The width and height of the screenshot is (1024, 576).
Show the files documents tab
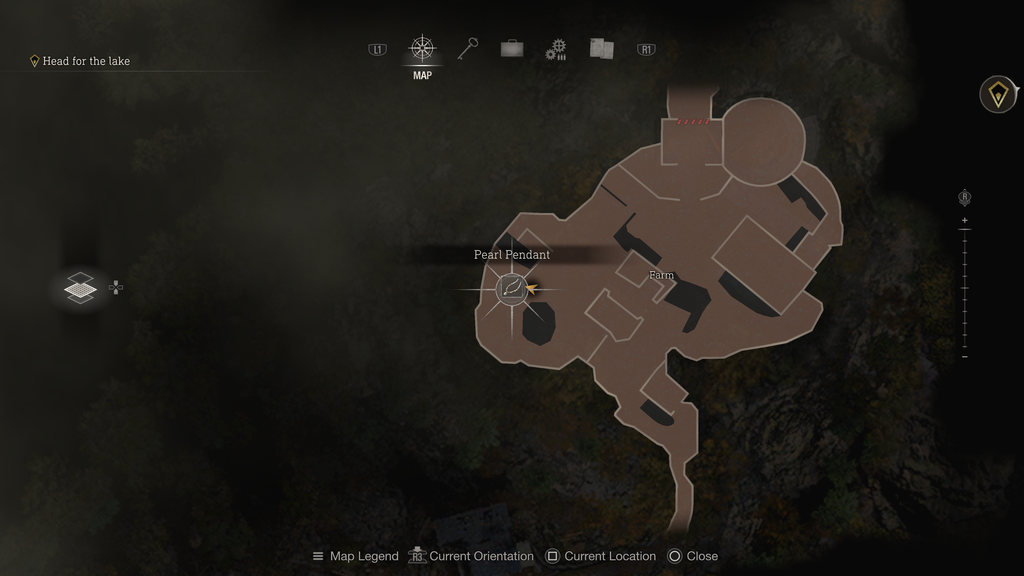coord(601,48)
